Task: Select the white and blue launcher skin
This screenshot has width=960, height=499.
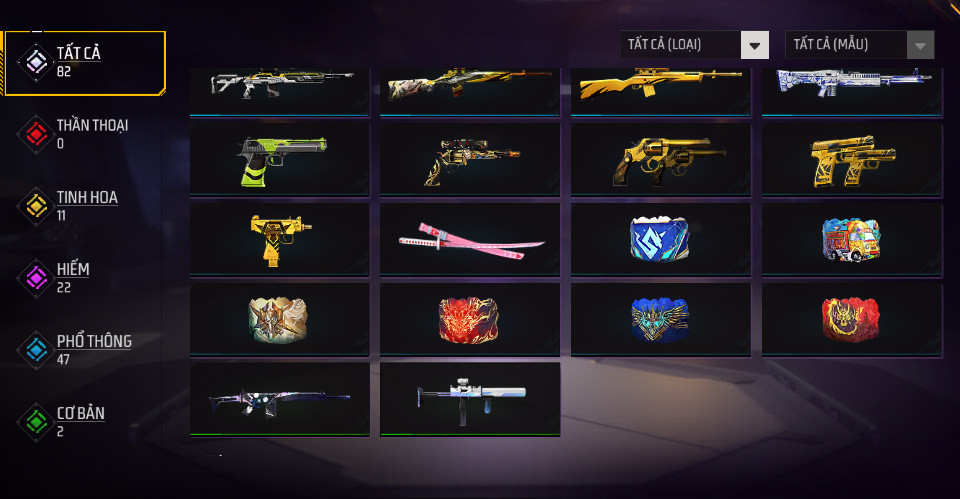Action: coord(470,399)
